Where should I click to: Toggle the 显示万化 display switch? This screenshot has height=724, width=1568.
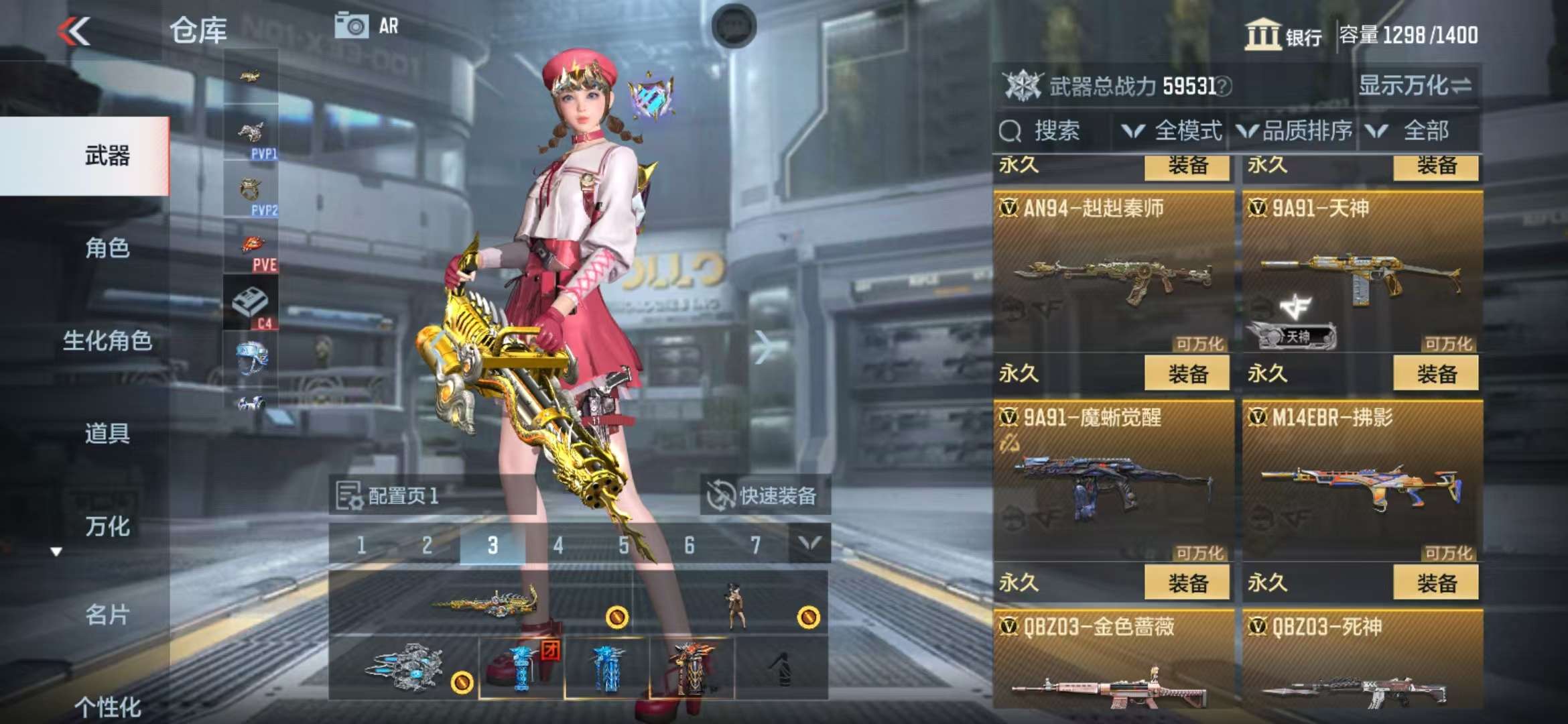pyautogui.click(x=1415, y=86)
